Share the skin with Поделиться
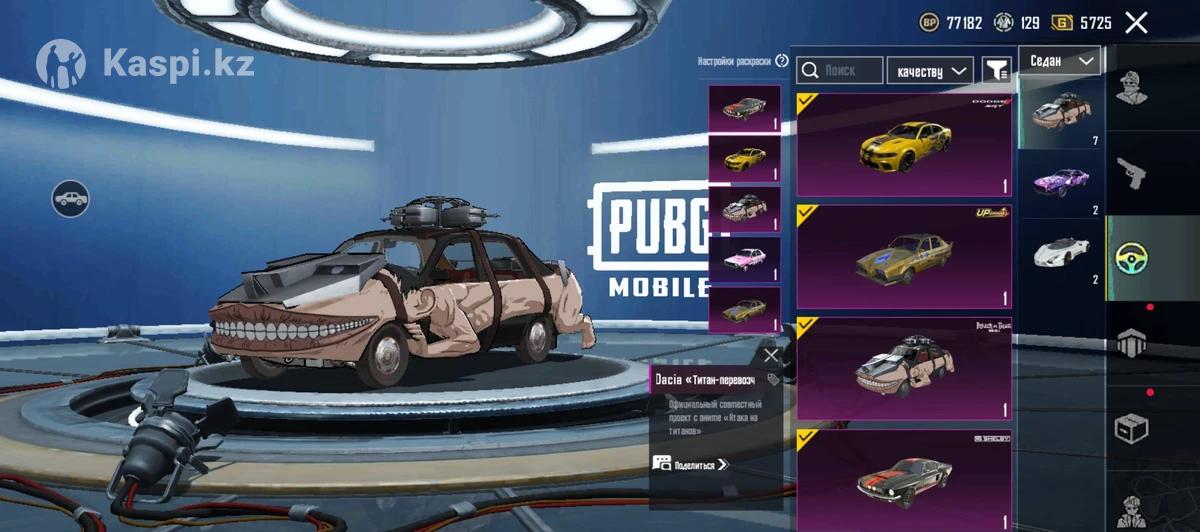 (690, 463)
